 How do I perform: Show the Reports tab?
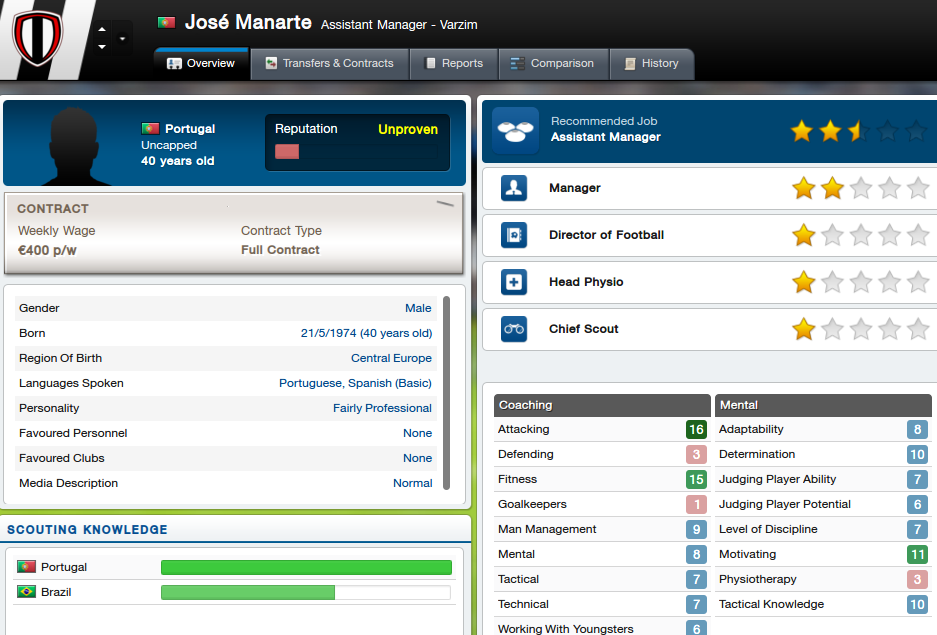pos(453,63)
